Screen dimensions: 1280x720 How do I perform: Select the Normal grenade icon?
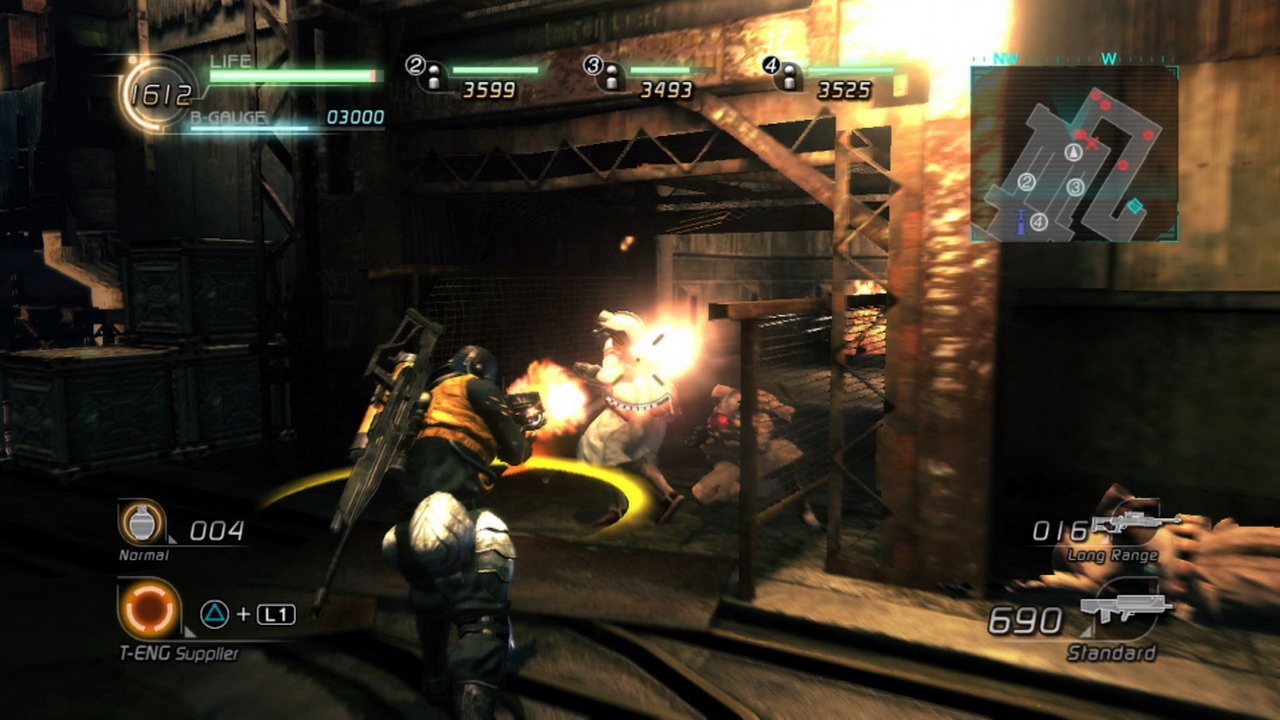[x=142, y=522]
